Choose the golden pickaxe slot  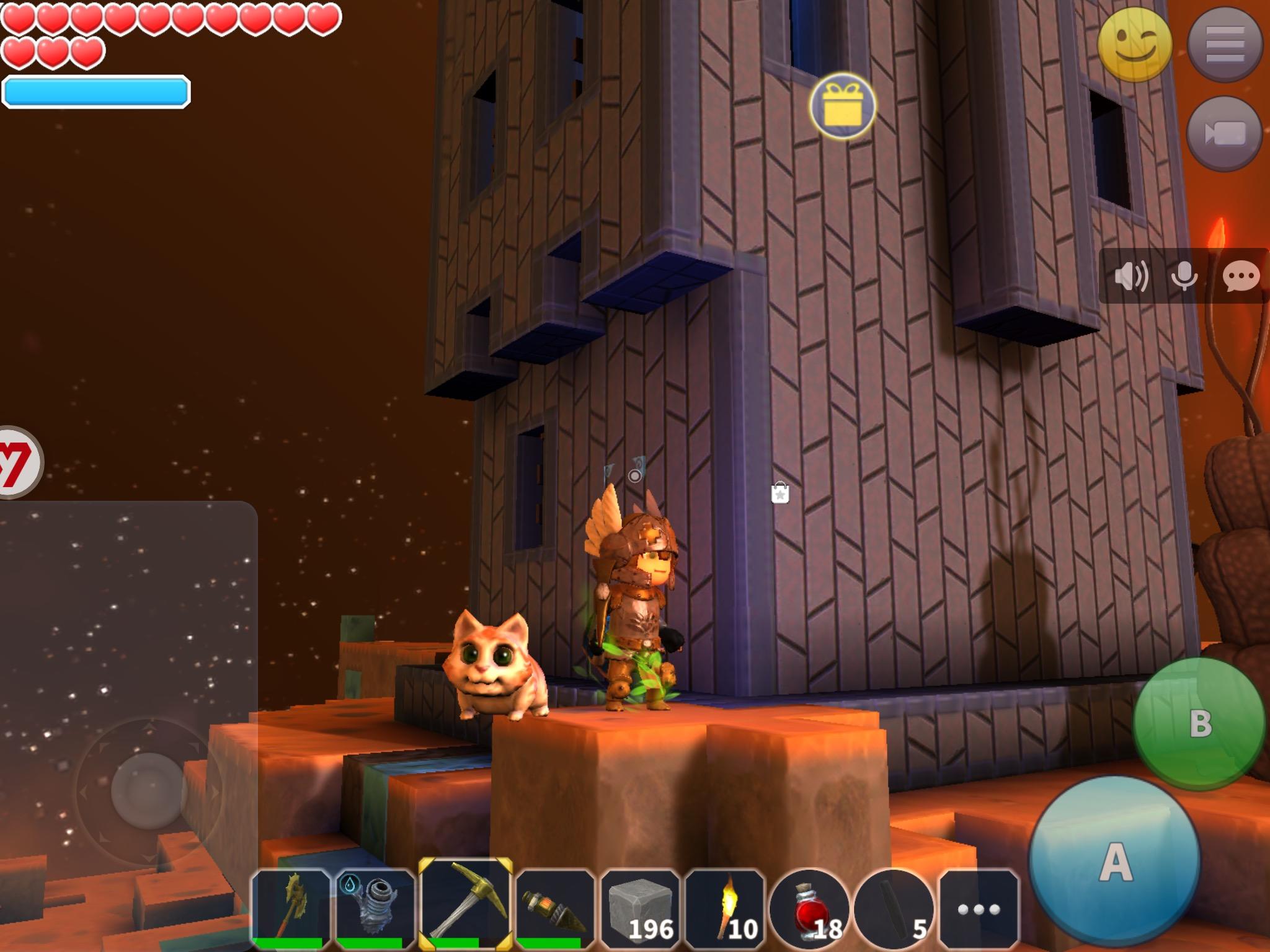465,907
